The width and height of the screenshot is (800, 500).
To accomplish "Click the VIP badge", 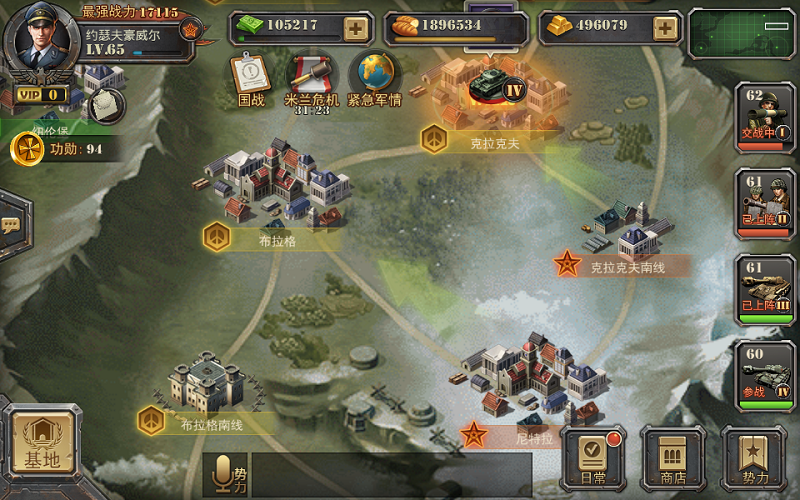I will [x=39, y=95].
